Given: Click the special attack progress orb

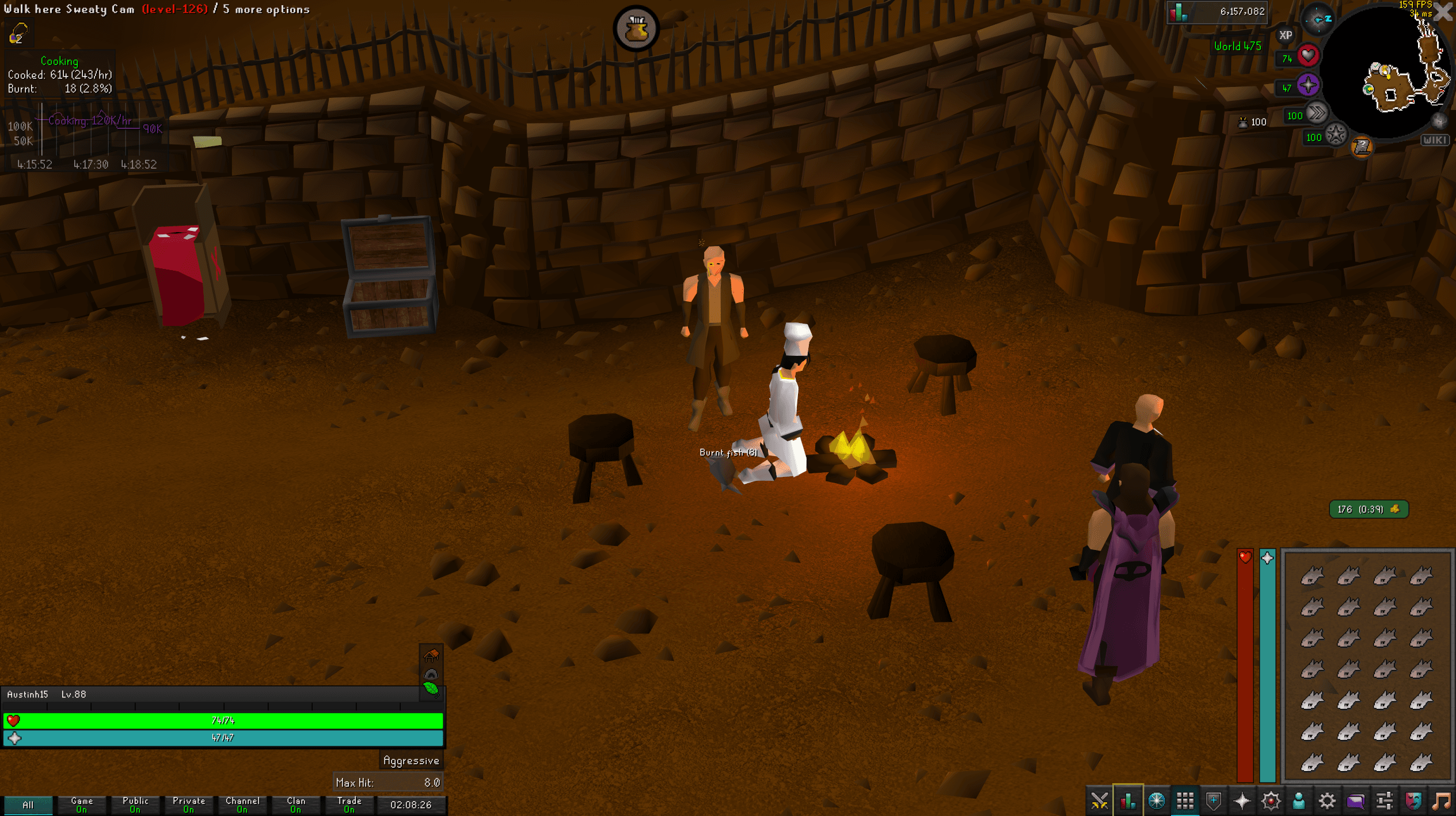Looking at the screenshot, I should coord(1337,134).
